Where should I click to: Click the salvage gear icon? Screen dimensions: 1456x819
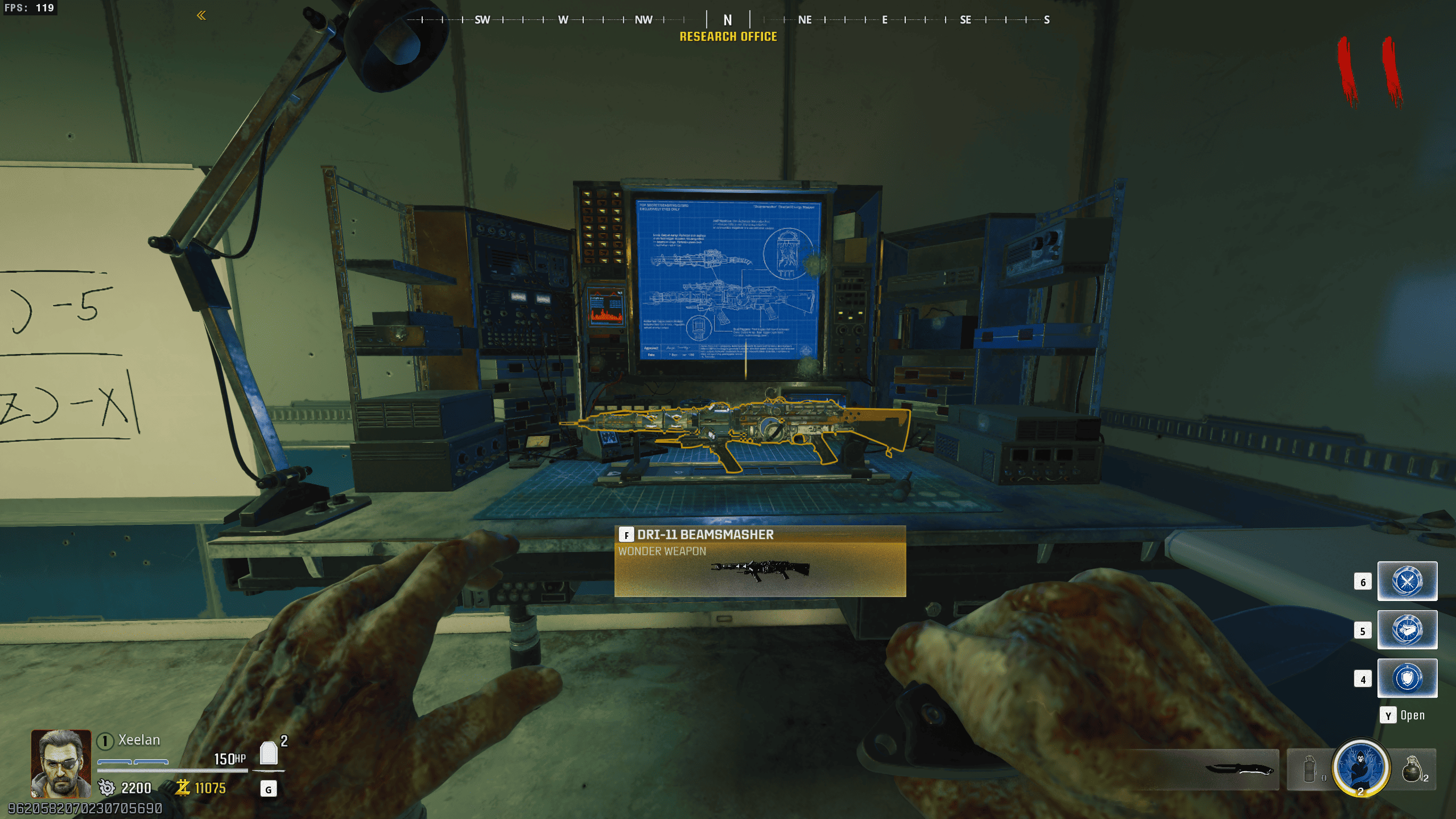coord(106,788)
